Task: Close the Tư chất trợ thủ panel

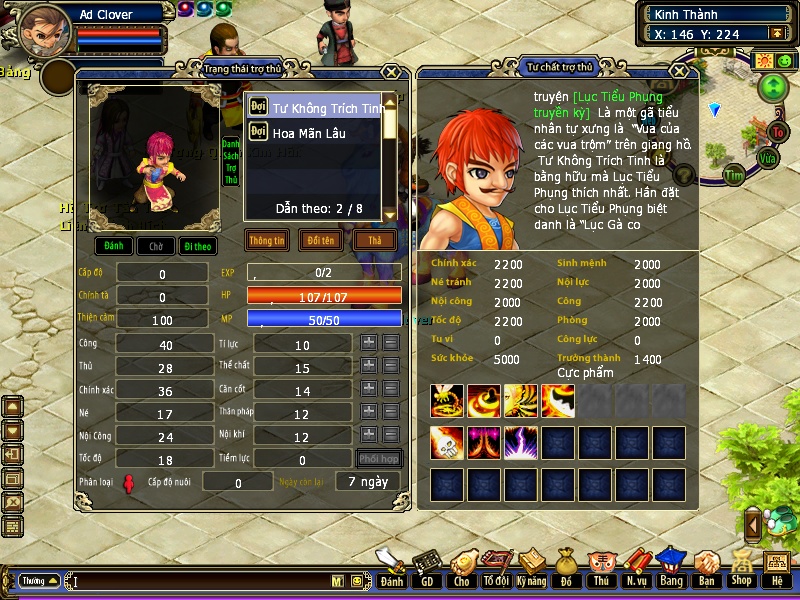Action: coord(680,71)
